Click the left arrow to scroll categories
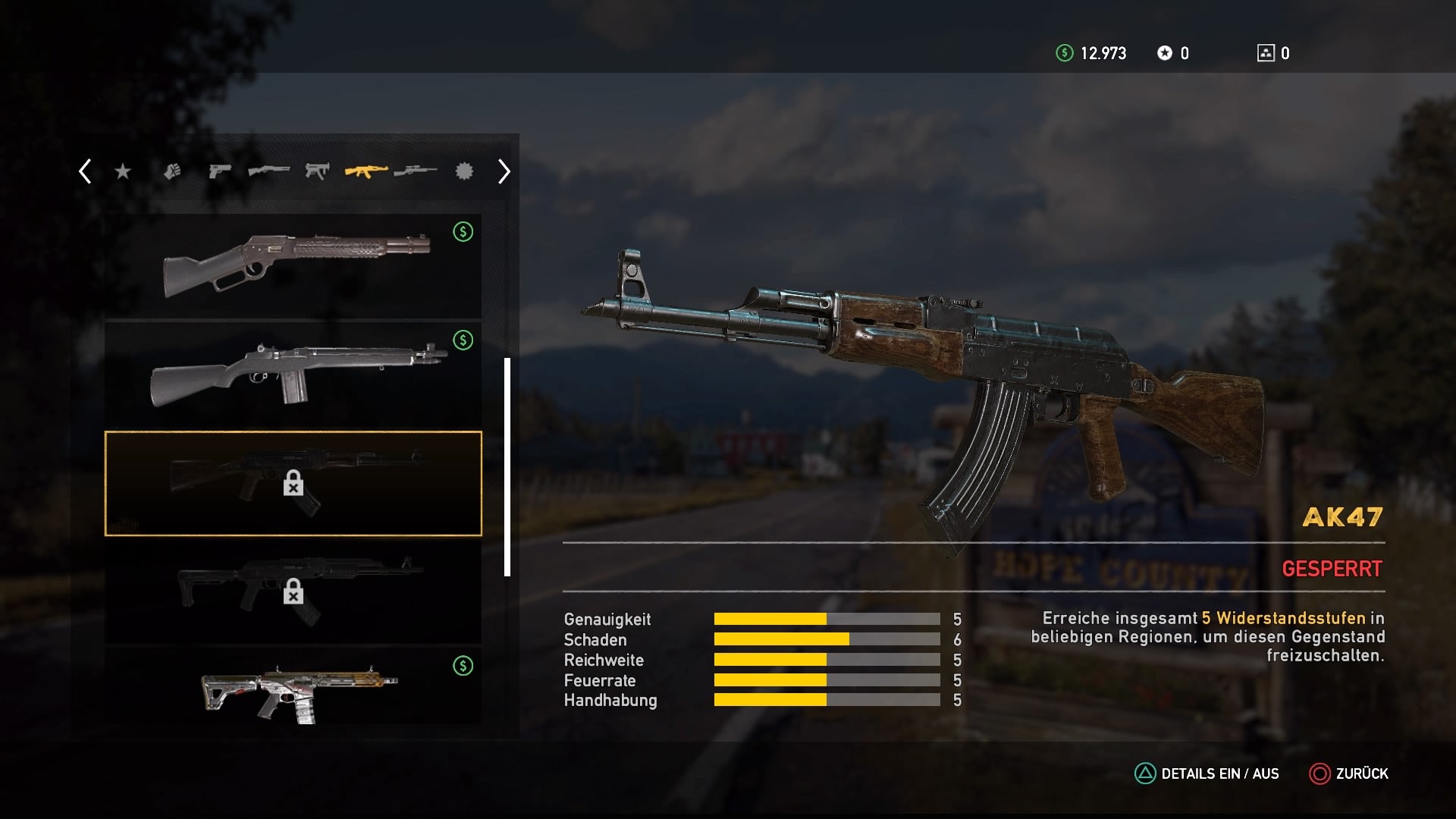Viewport: 1456px width, 819px height. 83,171
